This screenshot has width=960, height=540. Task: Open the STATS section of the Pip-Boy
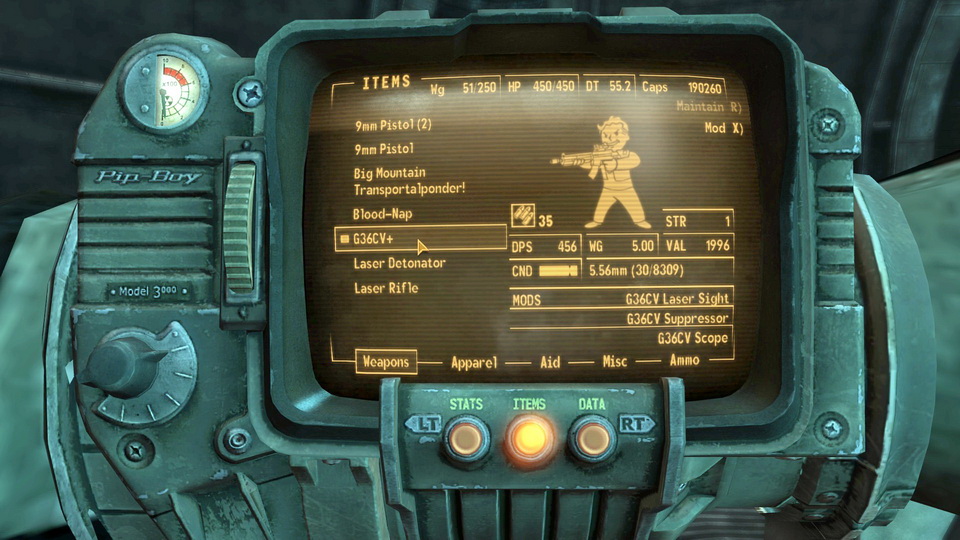click(x=466, y=438)
